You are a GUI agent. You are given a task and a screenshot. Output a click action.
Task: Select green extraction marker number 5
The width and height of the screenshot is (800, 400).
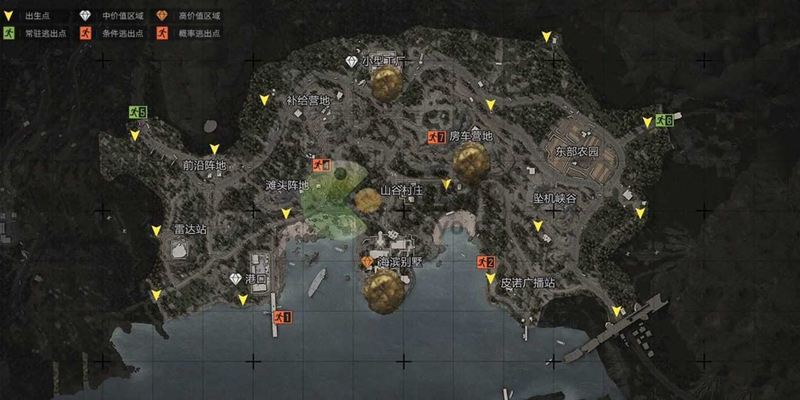(137, 112)
